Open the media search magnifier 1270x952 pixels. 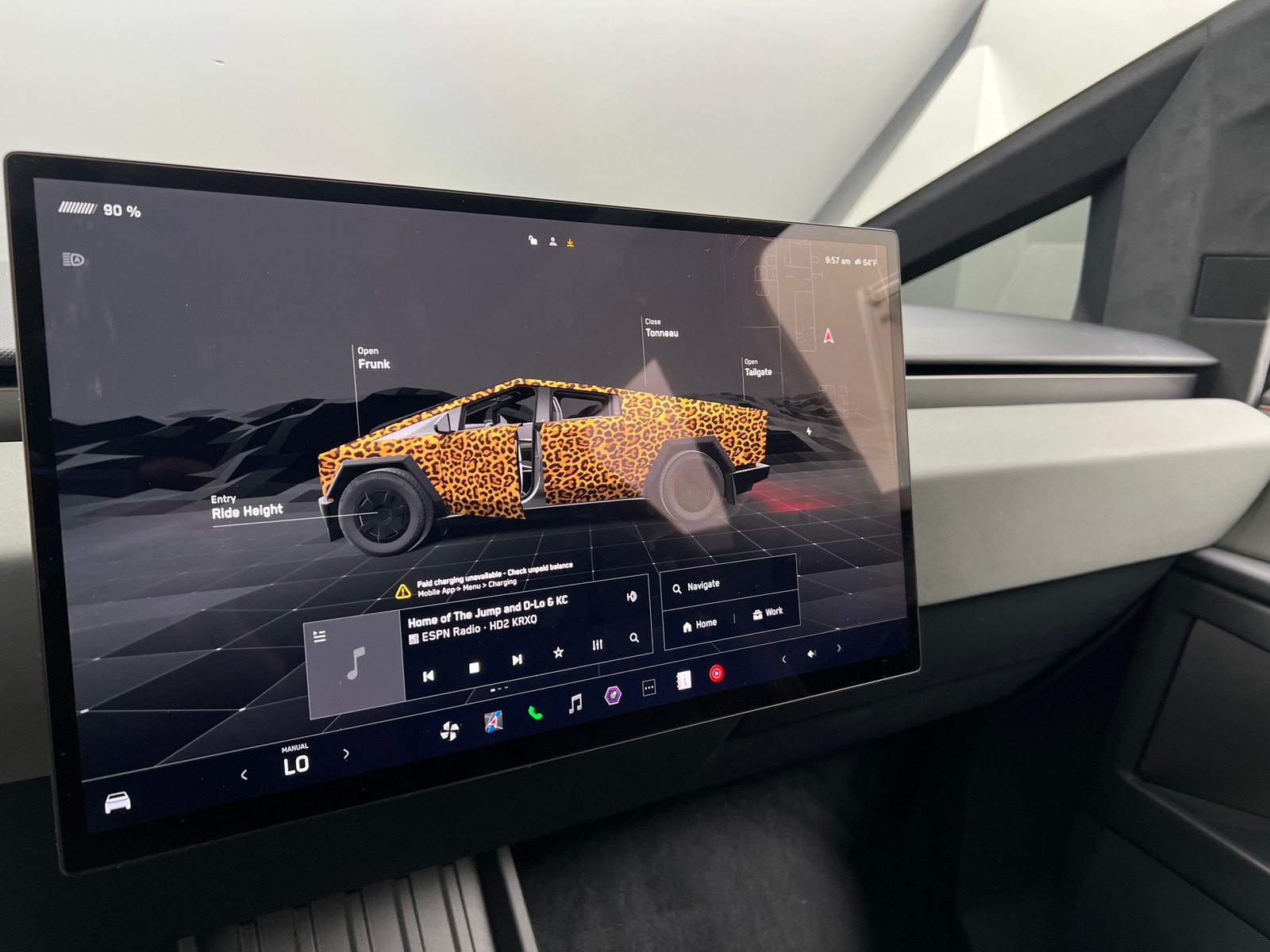[x=635, y=638]
